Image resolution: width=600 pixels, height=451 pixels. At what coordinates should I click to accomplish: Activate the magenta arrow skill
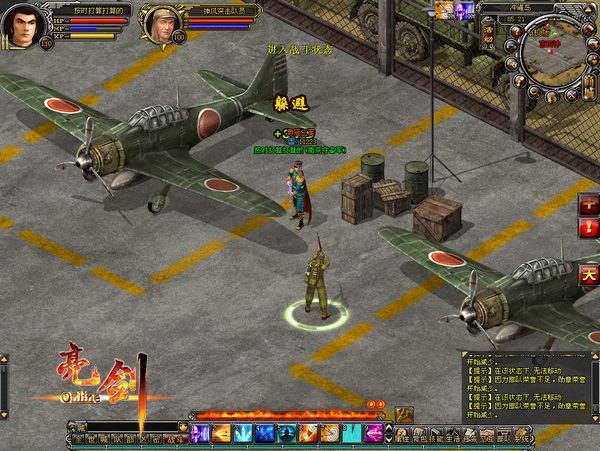tap(375, 432)
